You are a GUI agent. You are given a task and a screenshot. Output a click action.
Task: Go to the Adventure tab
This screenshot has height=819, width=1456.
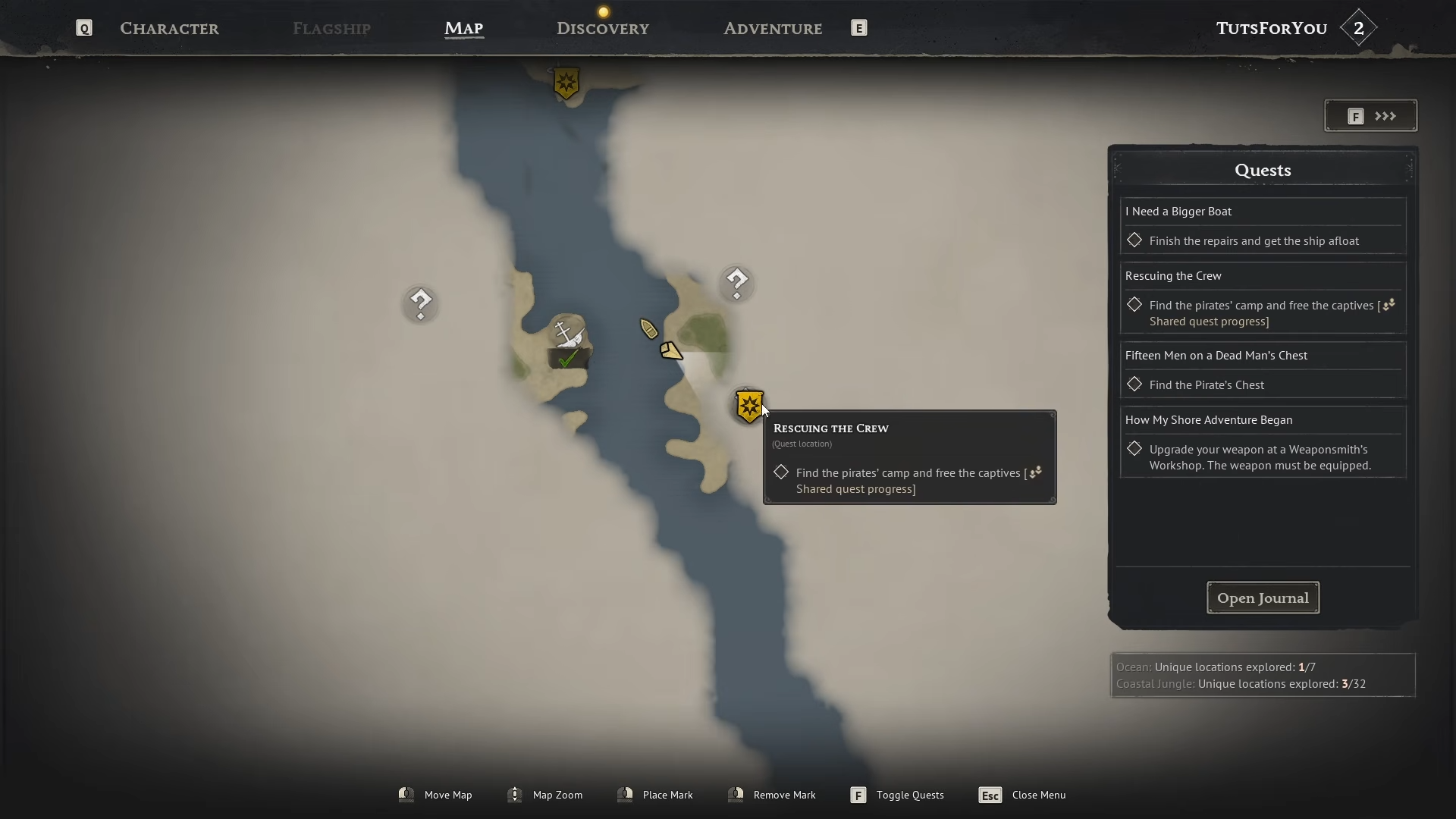pyautogui.click(x=773, y=29)
